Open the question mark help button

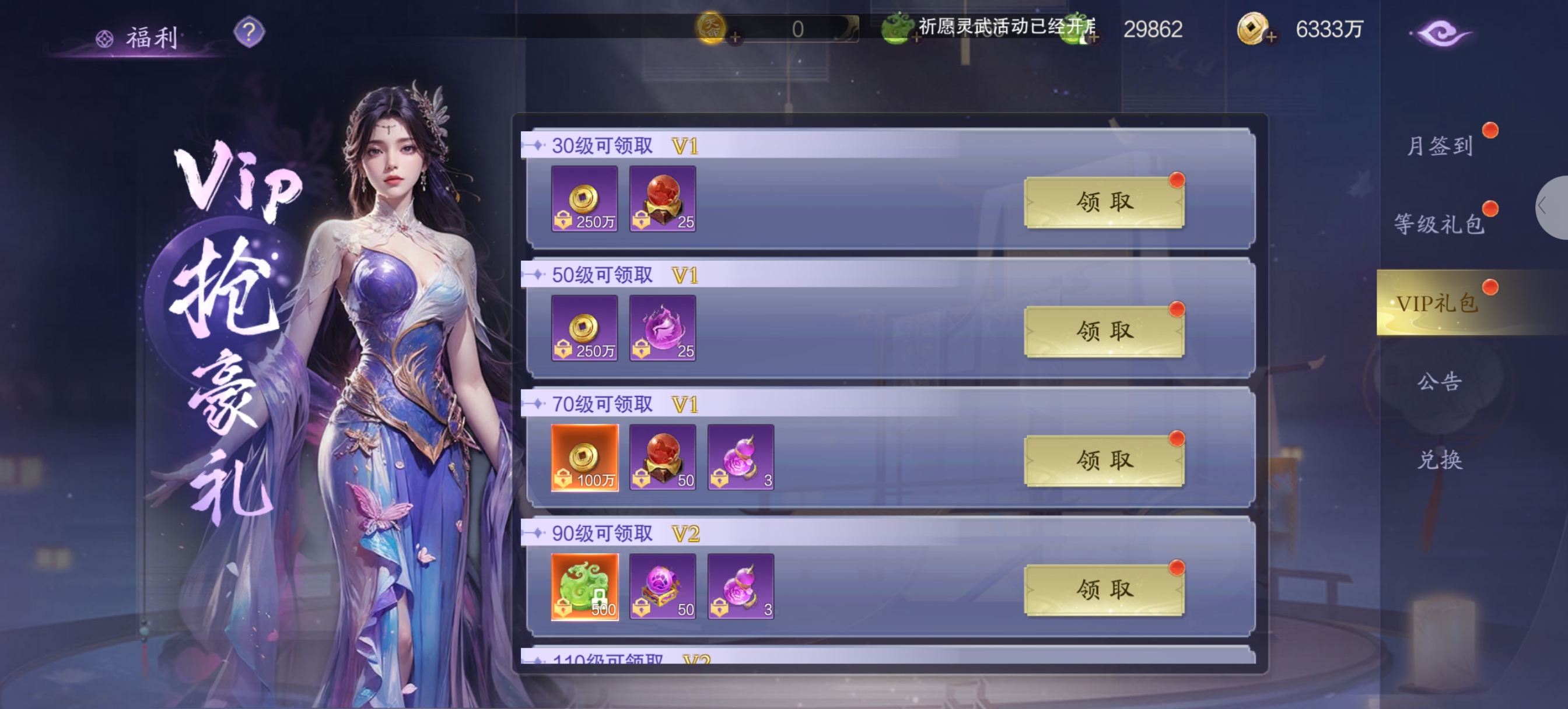249,31
